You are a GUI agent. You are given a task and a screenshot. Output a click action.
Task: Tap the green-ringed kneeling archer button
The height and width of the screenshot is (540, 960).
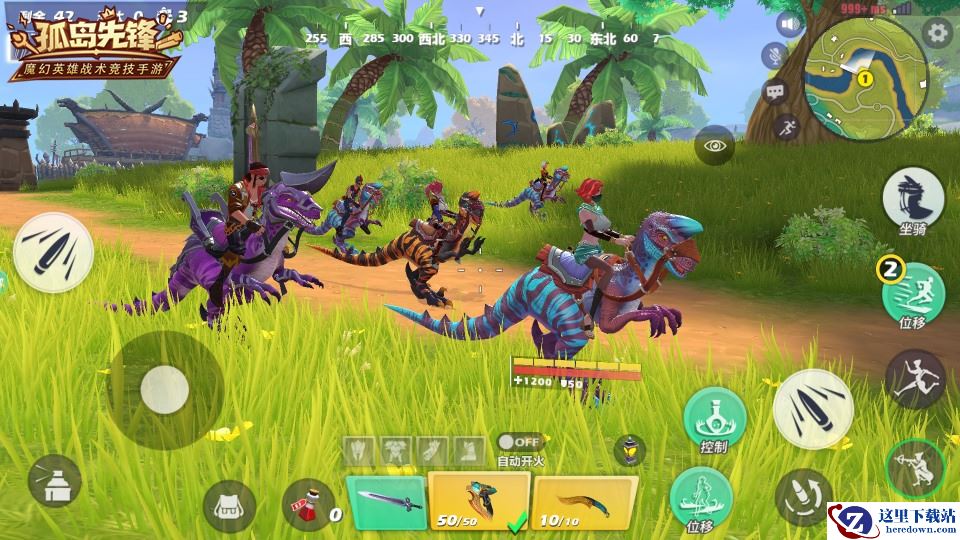coord(916,468)
